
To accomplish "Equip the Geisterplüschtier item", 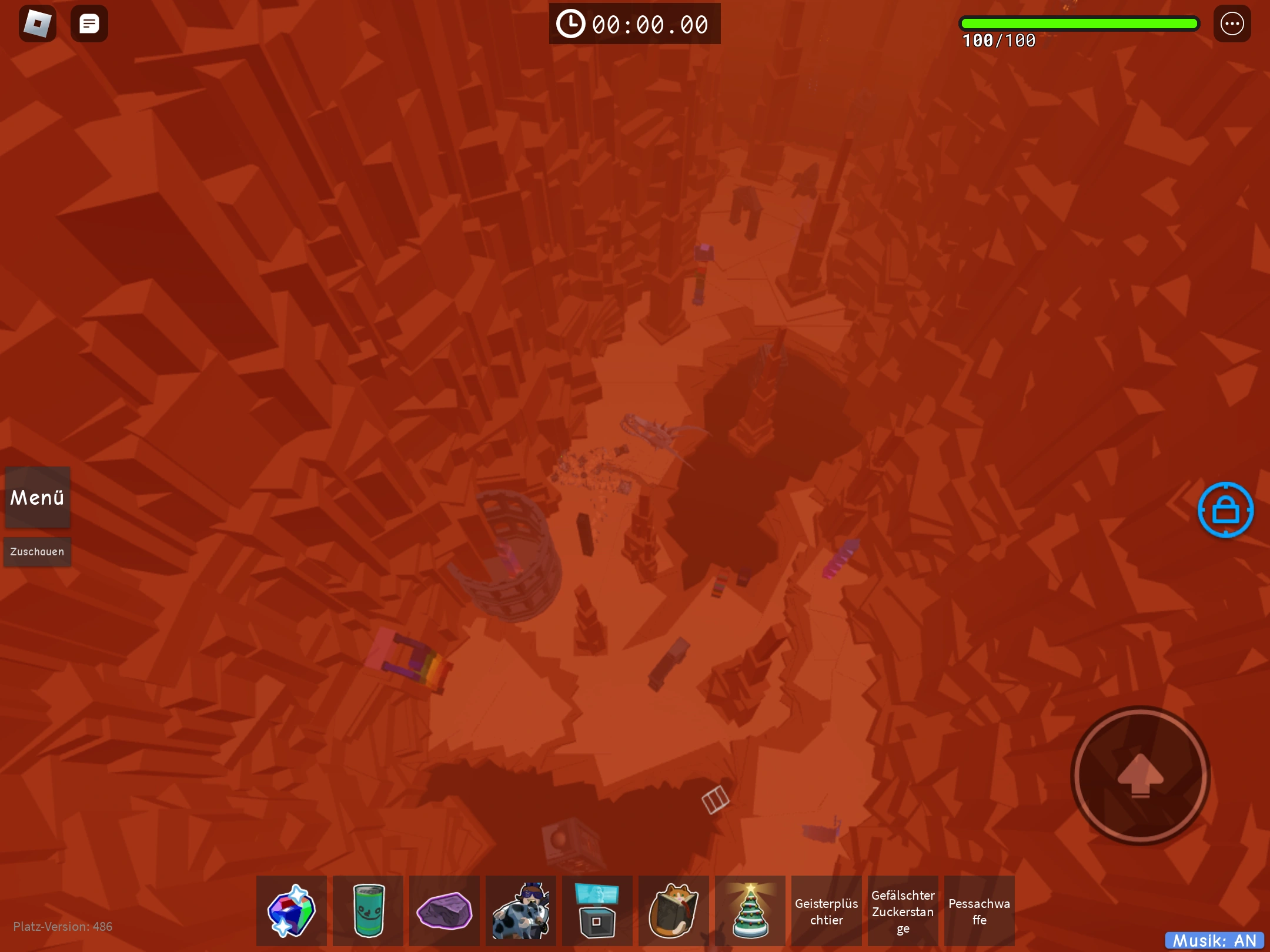I will [x=827, y=910].
